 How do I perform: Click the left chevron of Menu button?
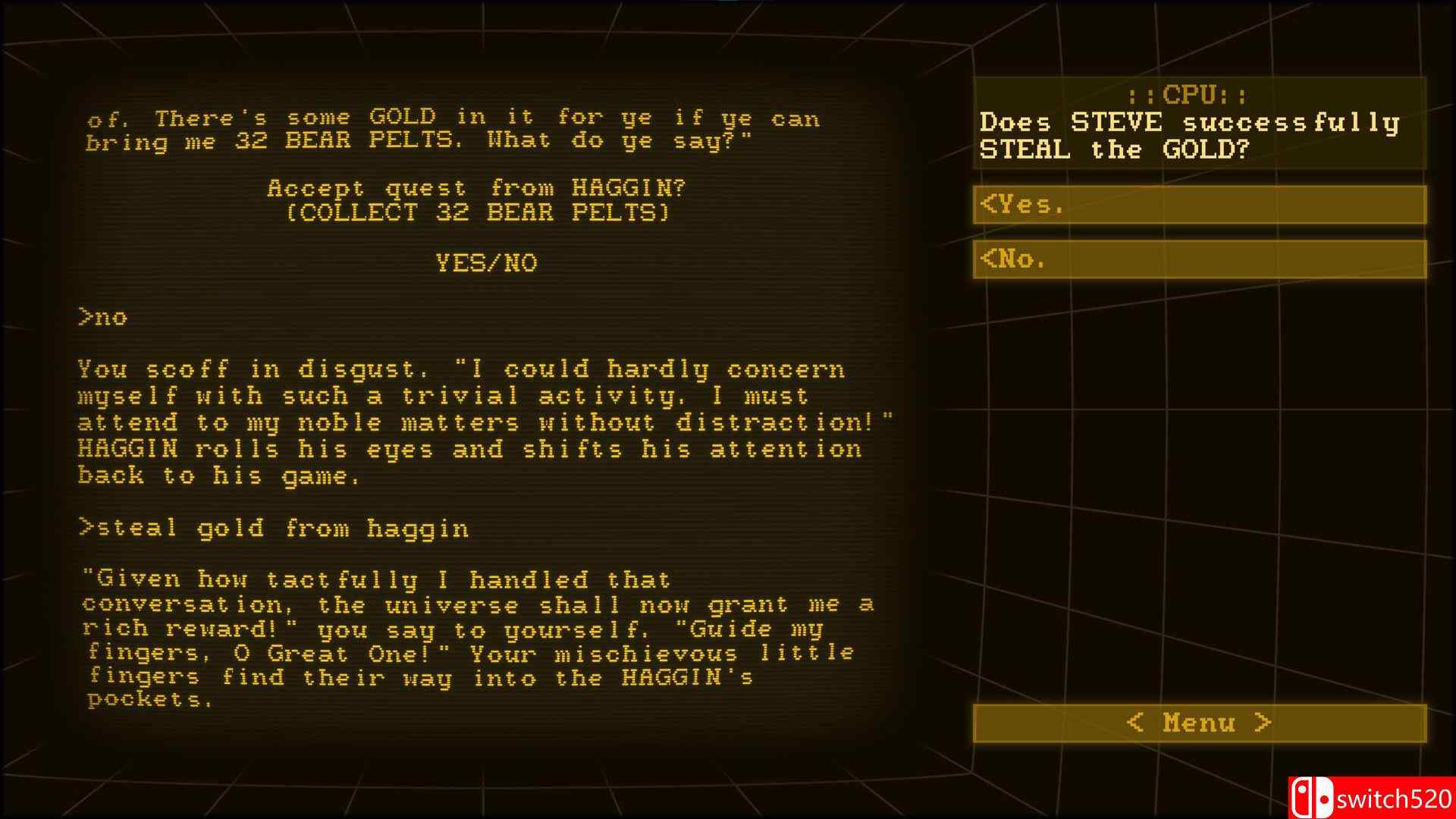click(1136, 723)
